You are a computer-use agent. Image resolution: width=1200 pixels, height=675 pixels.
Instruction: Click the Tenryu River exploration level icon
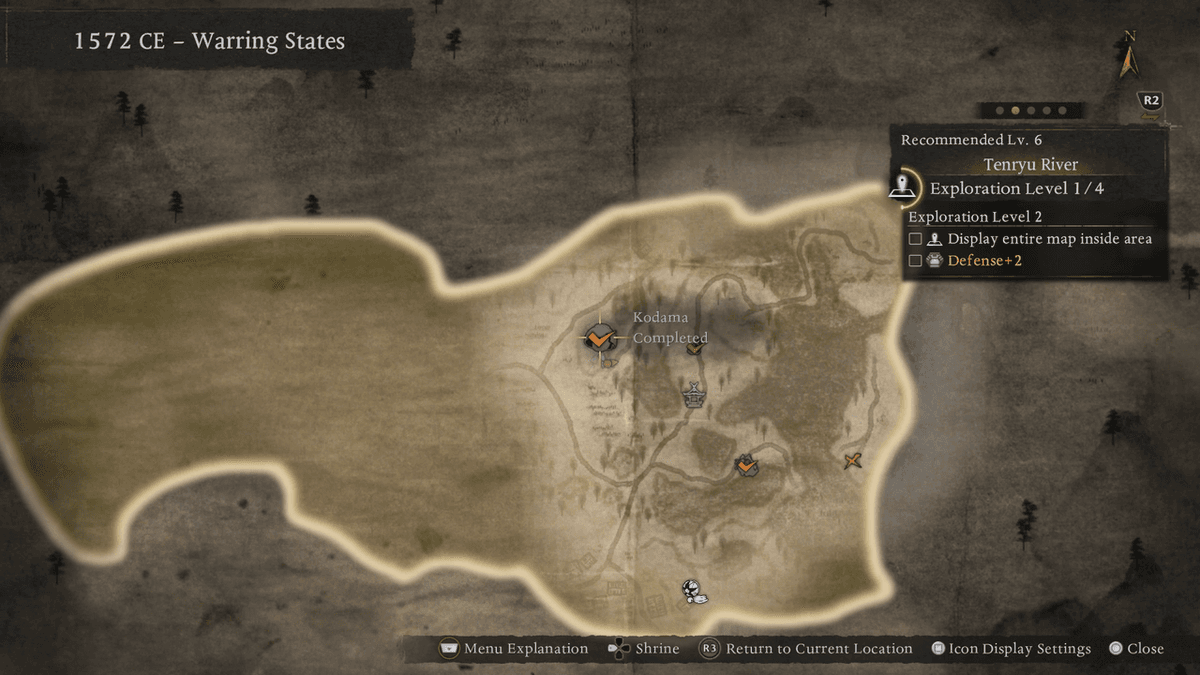pos(905,187)
